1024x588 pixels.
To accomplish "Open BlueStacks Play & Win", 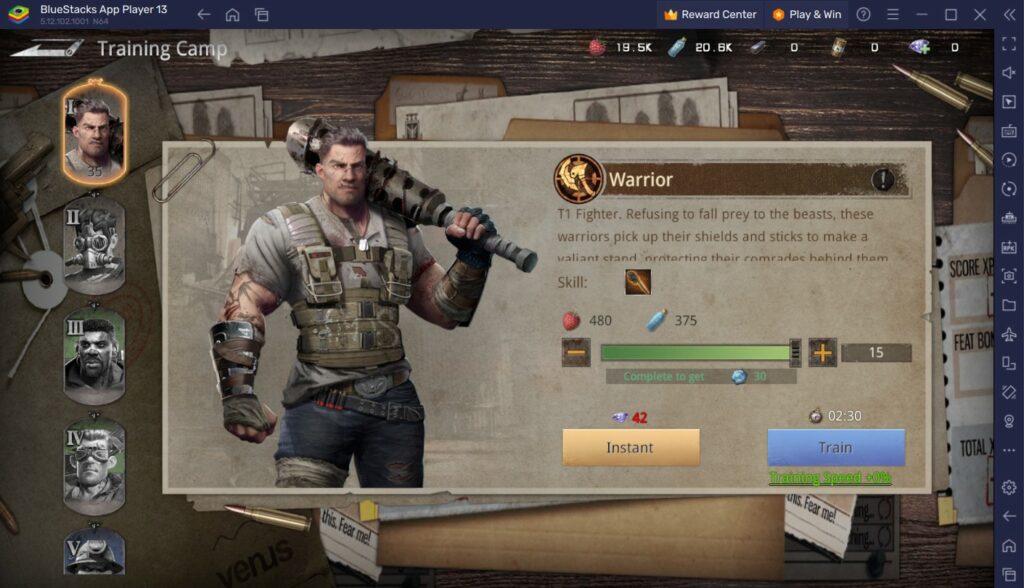I will (x=807, y=15).
